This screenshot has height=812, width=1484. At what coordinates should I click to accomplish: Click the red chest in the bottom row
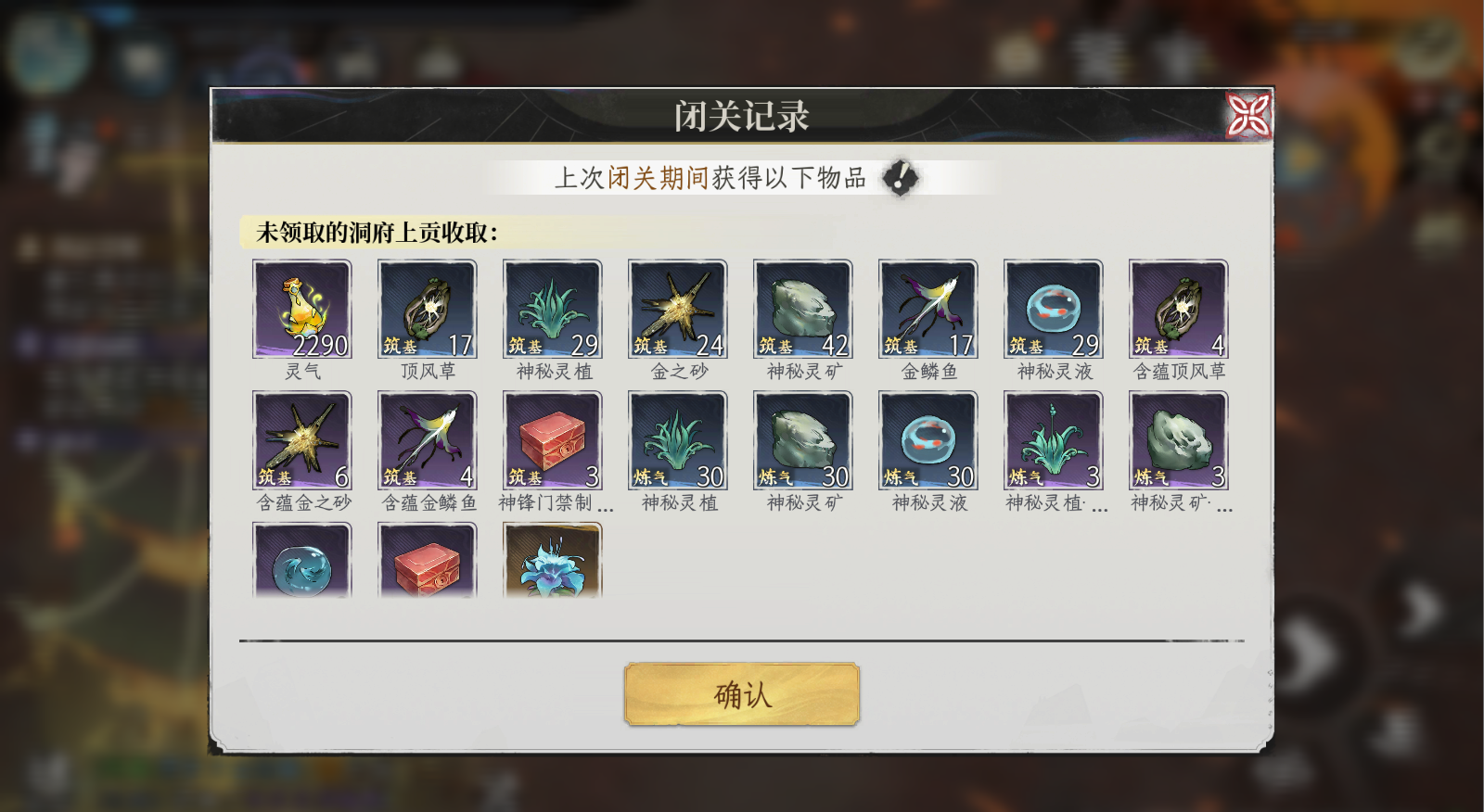(427, 564)
